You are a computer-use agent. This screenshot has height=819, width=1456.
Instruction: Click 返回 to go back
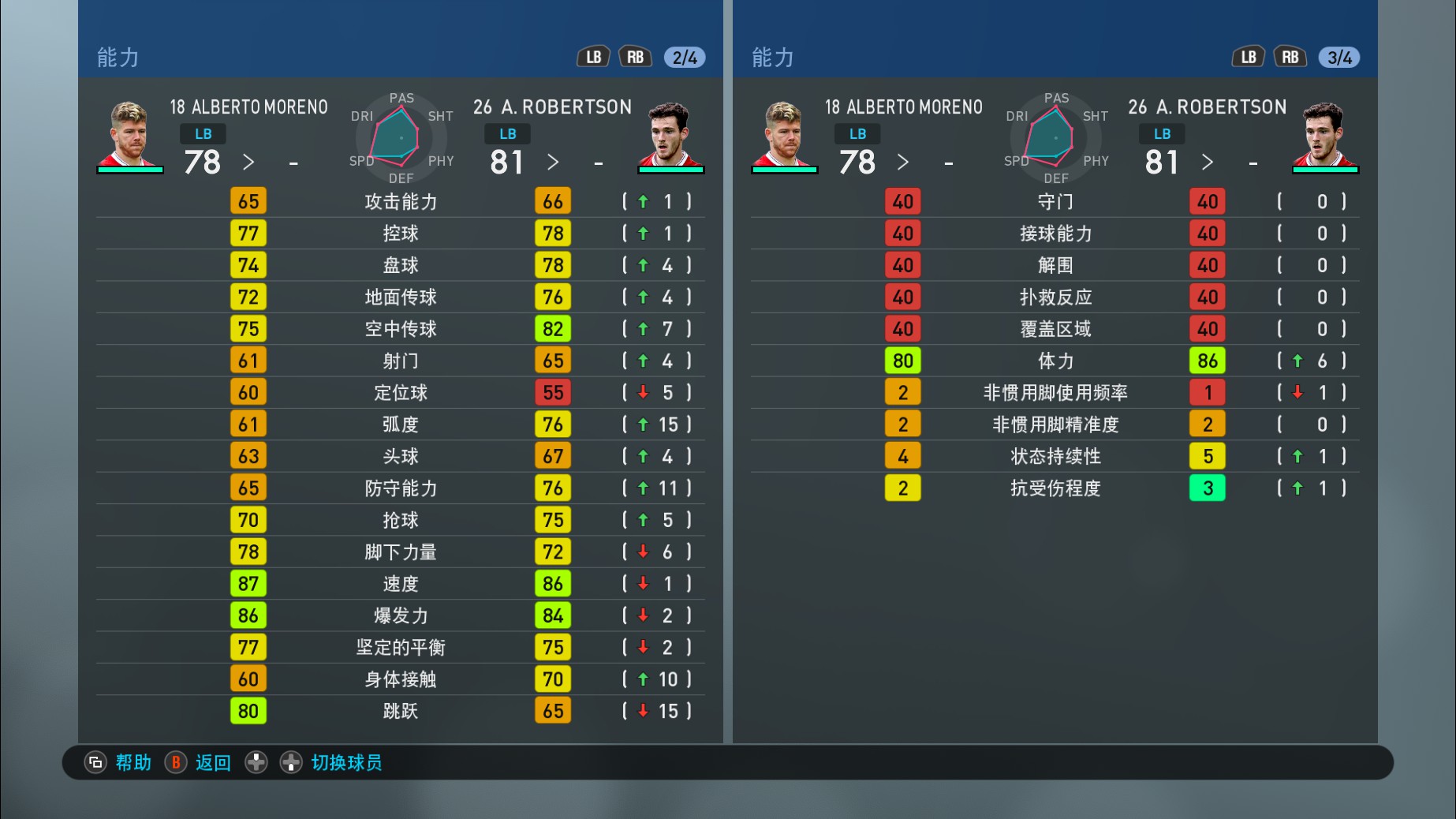211,763
